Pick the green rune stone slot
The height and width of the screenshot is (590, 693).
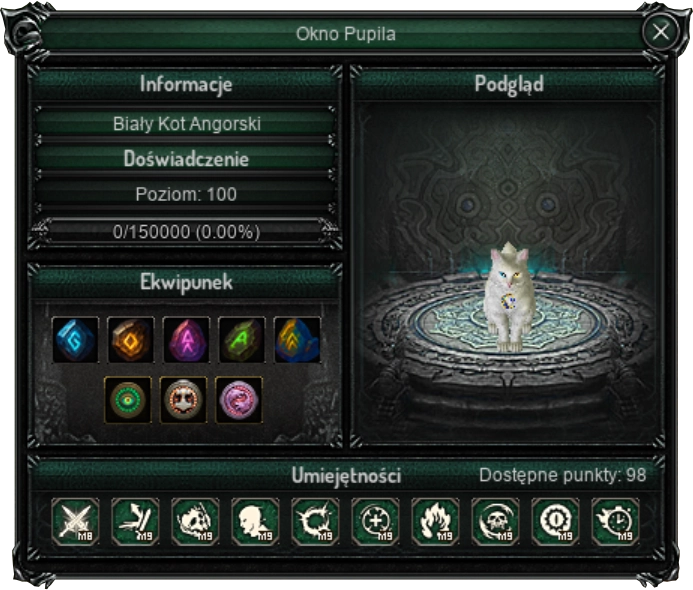pyautogui.click(x=242, y=340)
